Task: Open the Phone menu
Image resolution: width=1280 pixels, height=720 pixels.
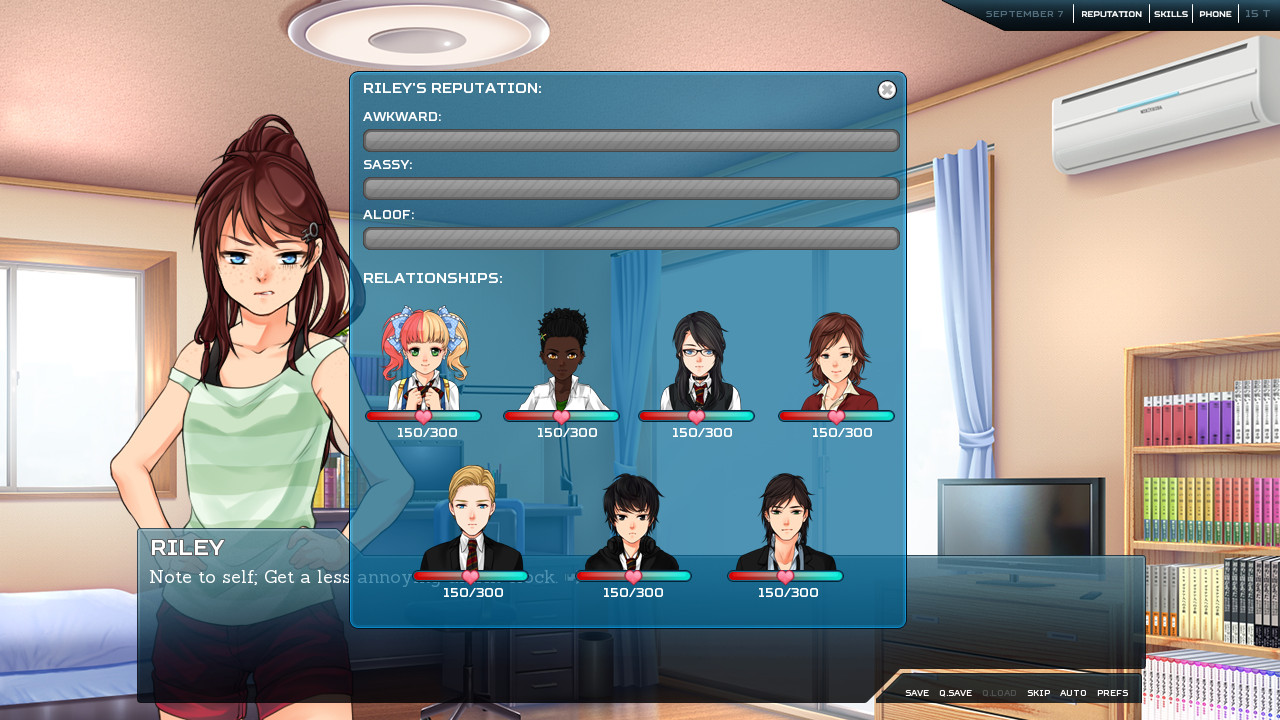Action: (x=1215, y=14)
